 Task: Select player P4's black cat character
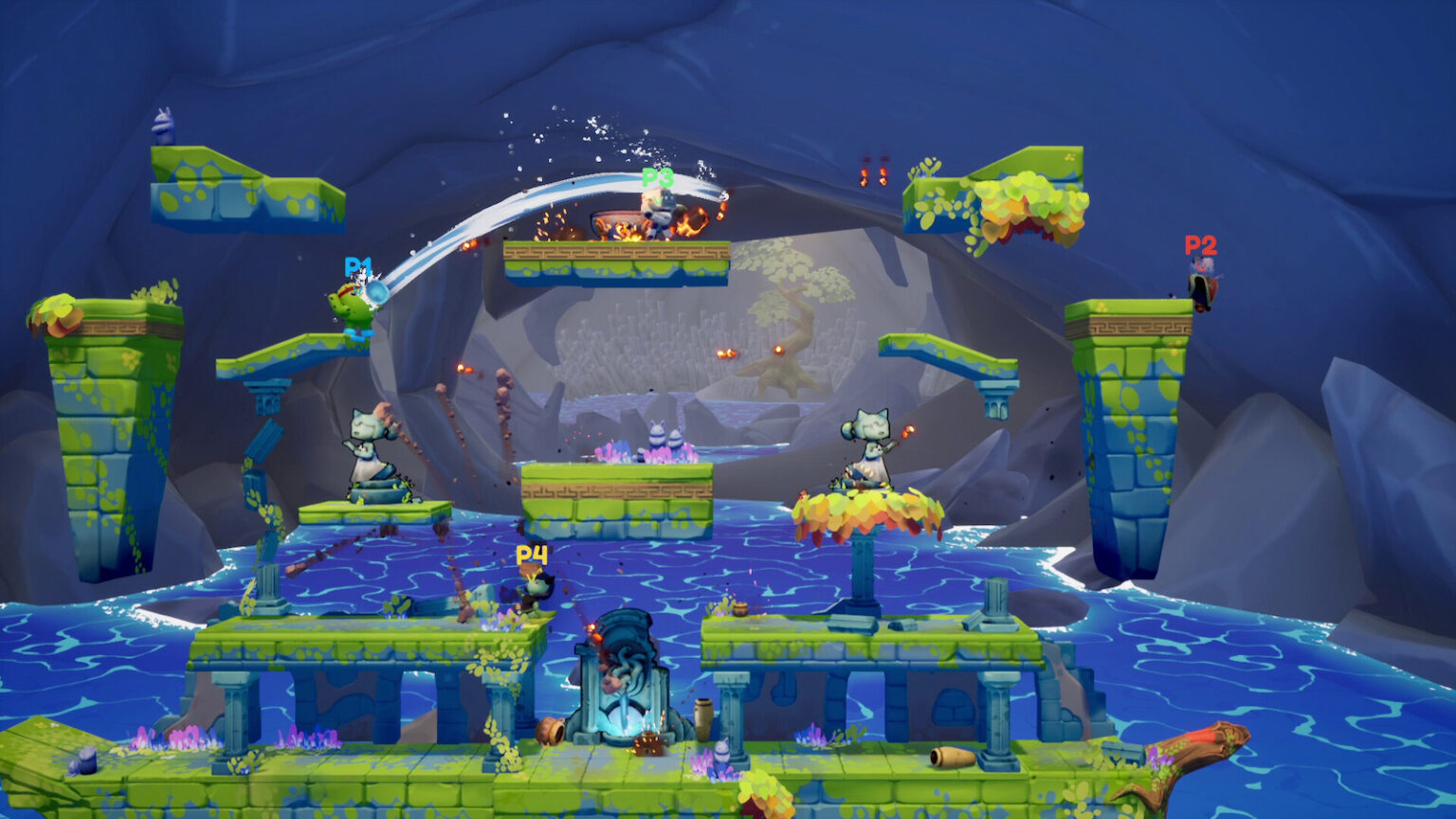click(x=536, y=586)
